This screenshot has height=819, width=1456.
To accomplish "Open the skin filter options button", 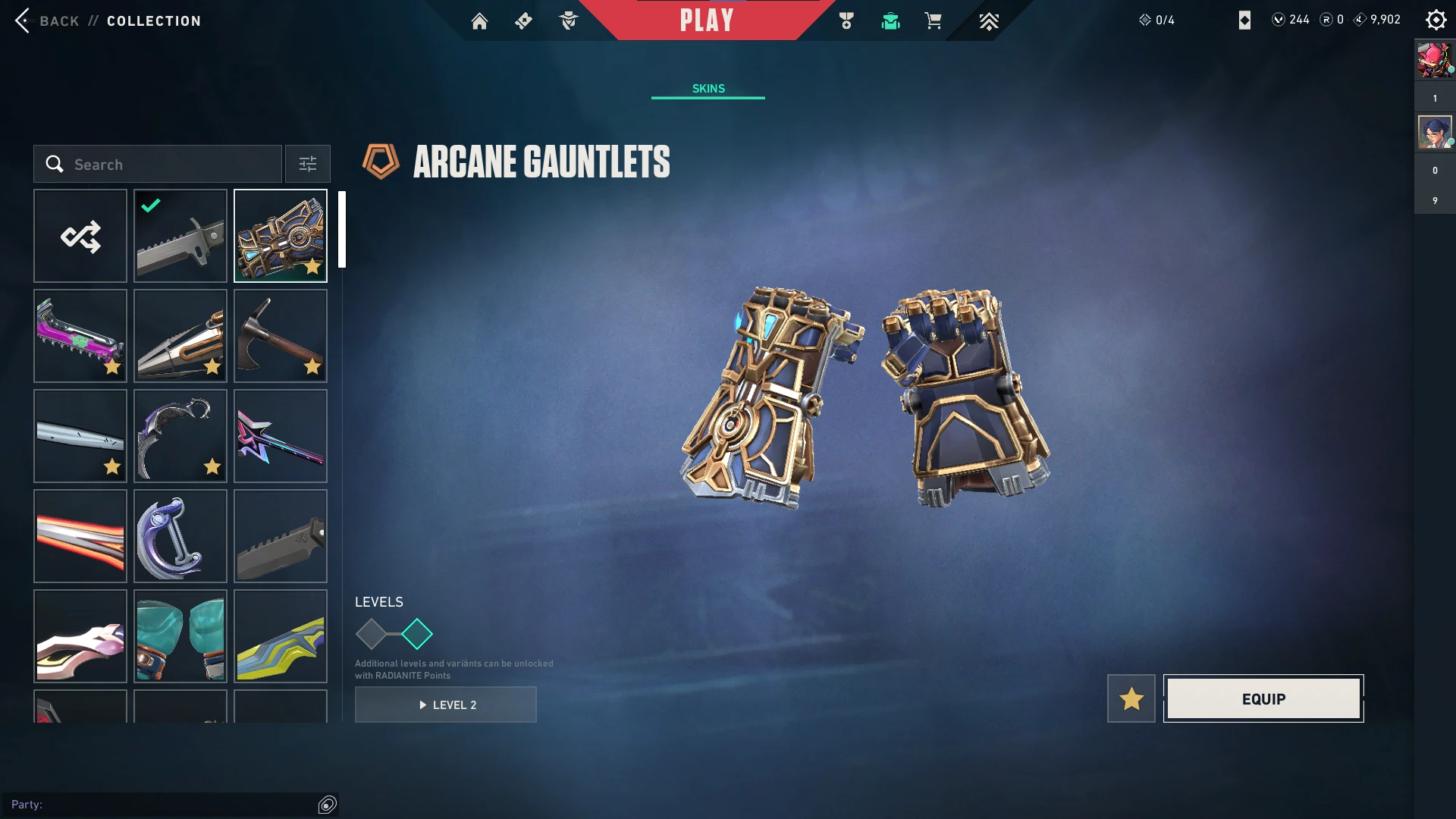I will [x=308, y=165].
